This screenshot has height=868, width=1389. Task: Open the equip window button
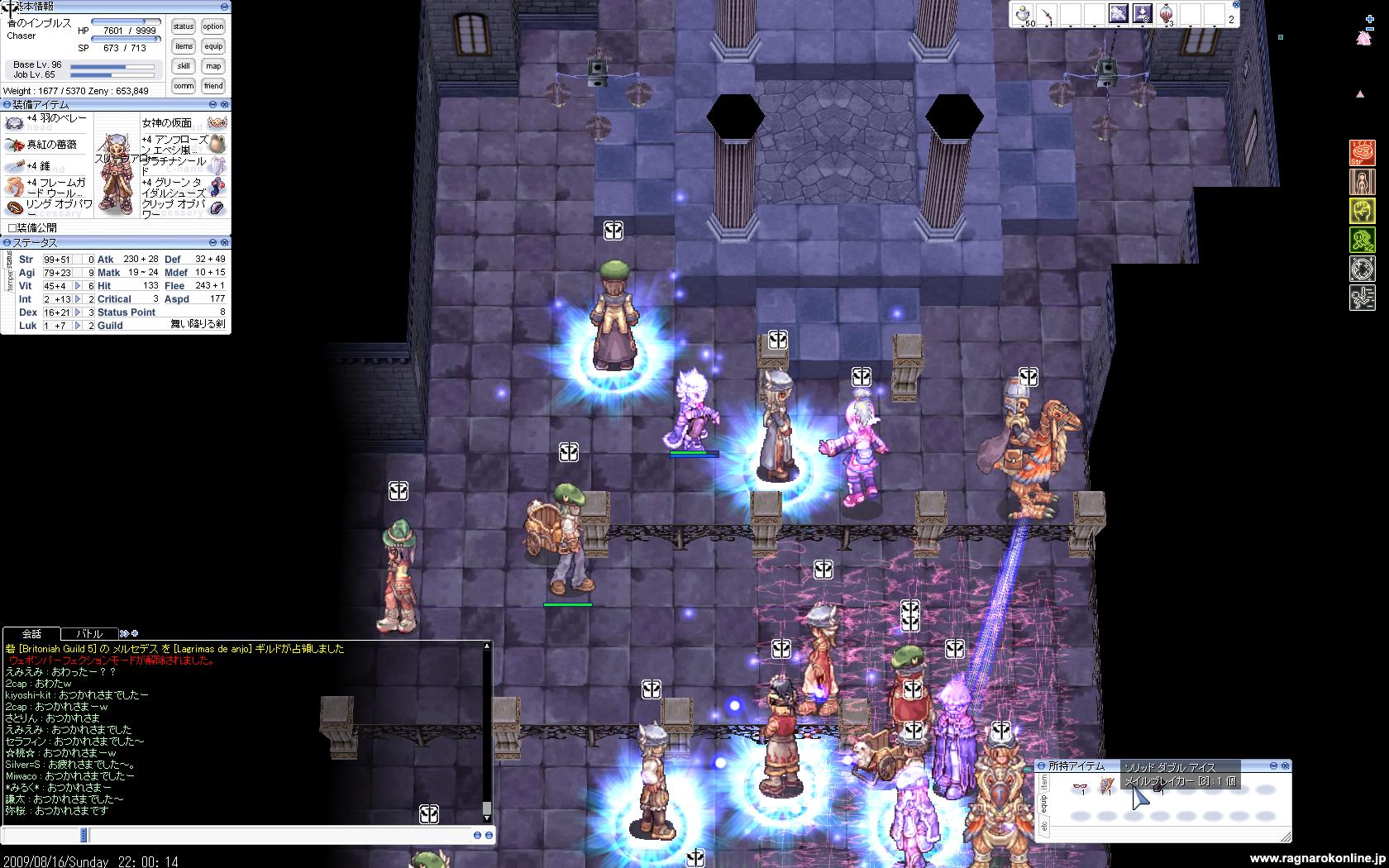[213, 46]
